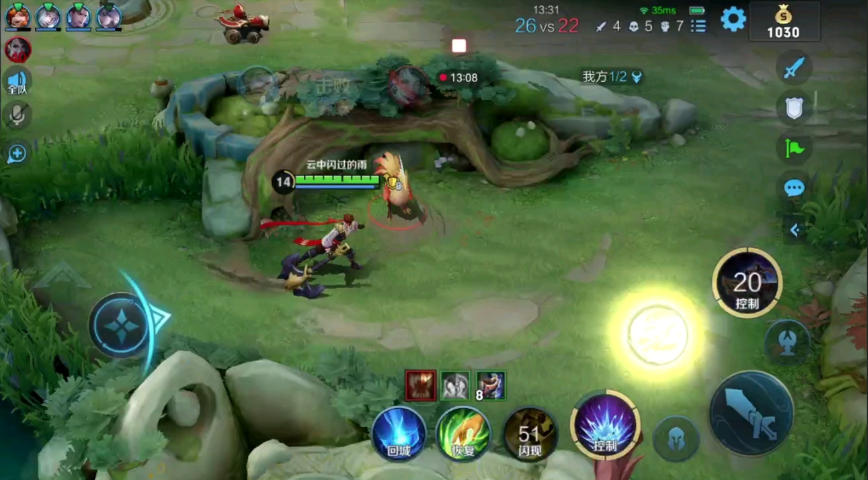Image resolution: width=868 pixels, height=480 pixels.
Task: Toggle the muted microphone
Action: 17,116
